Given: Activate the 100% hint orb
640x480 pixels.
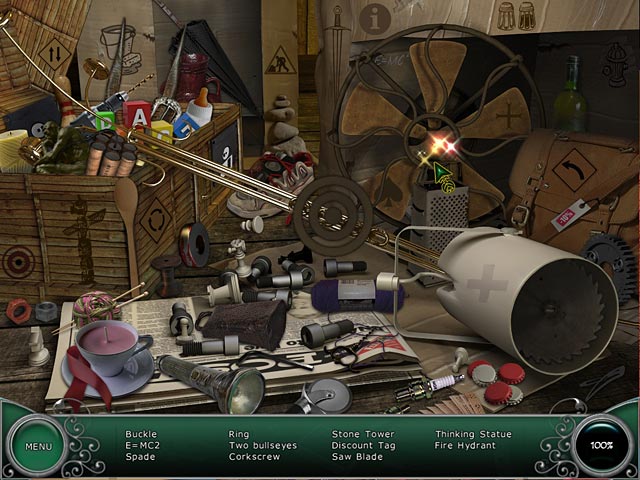Looking at the screenshot, I should coord(603,445).
